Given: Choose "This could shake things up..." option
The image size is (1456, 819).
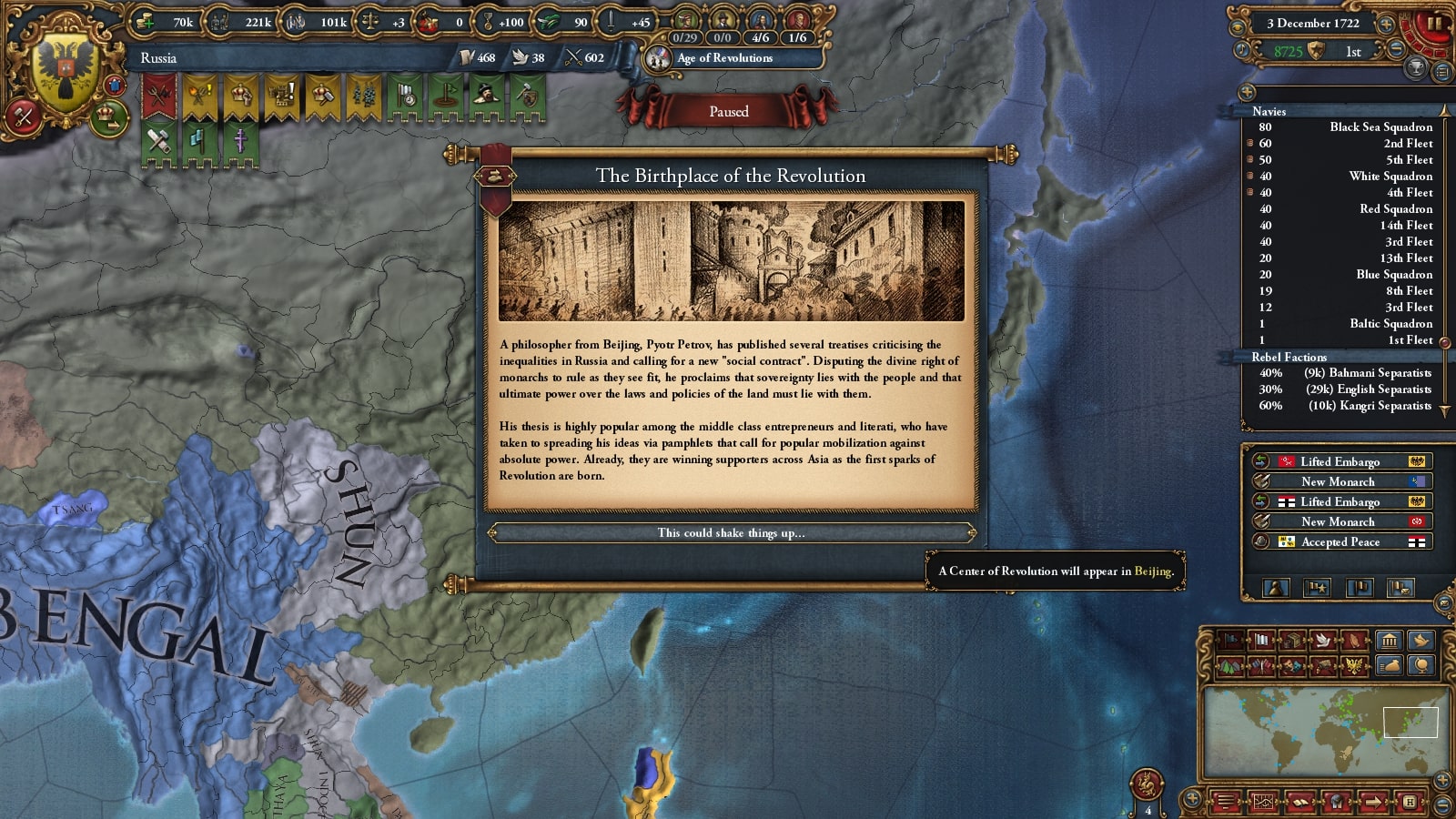Looking at the screenshot, I should click(x=731, y=533).
